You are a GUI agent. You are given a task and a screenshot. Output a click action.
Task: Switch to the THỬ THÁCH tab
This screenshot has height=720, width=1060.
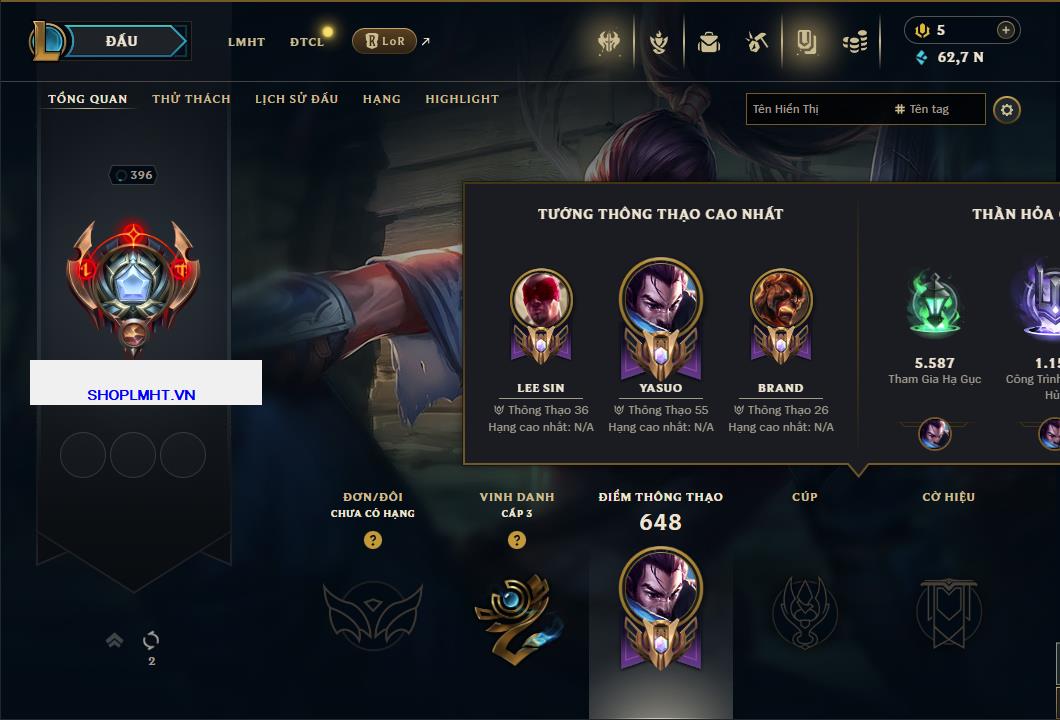(191, 99)
